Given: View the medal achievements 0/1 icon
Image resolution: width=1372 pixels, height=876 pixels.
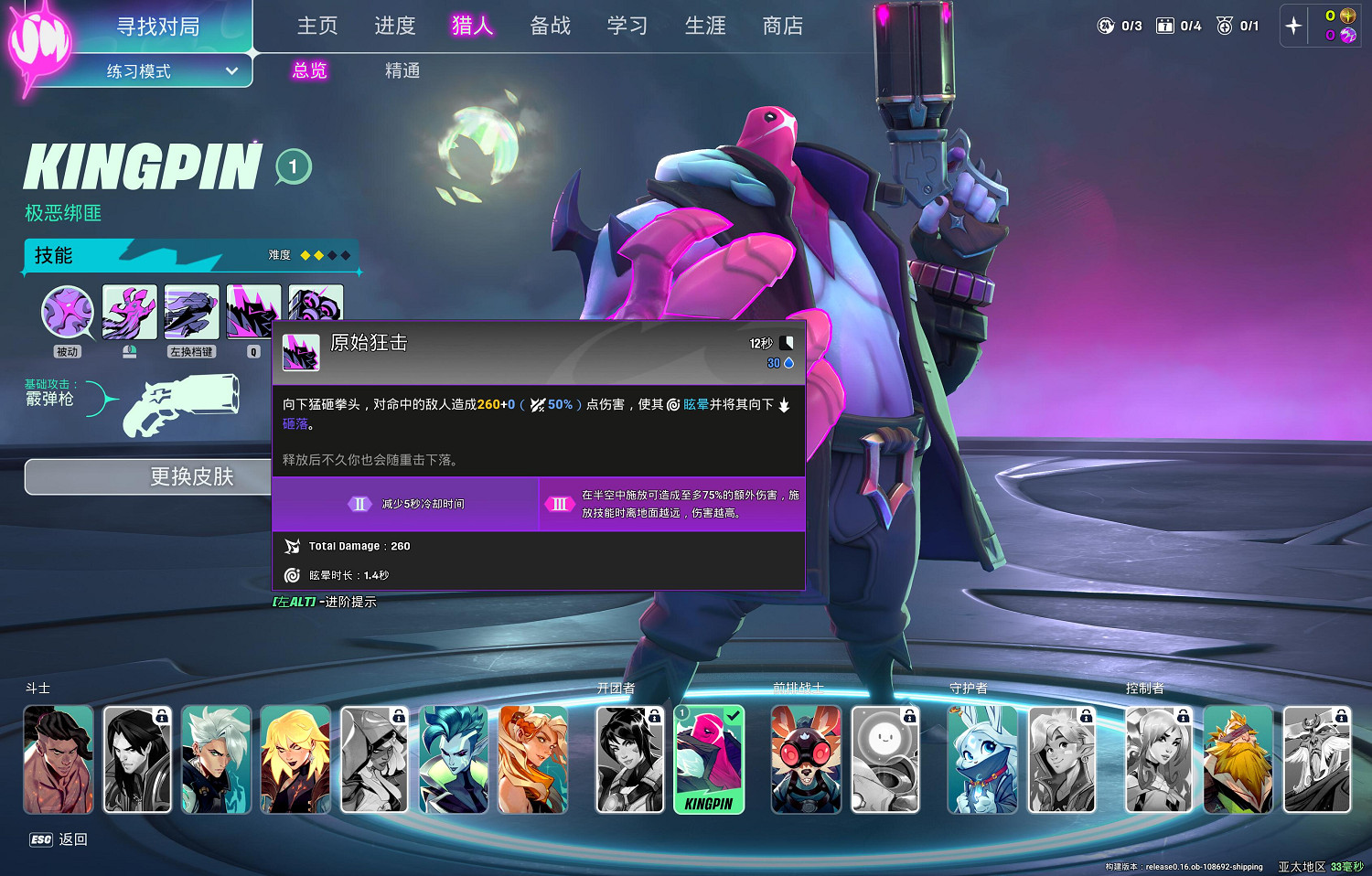Looking at the screenshot, I should point(1225,25).
